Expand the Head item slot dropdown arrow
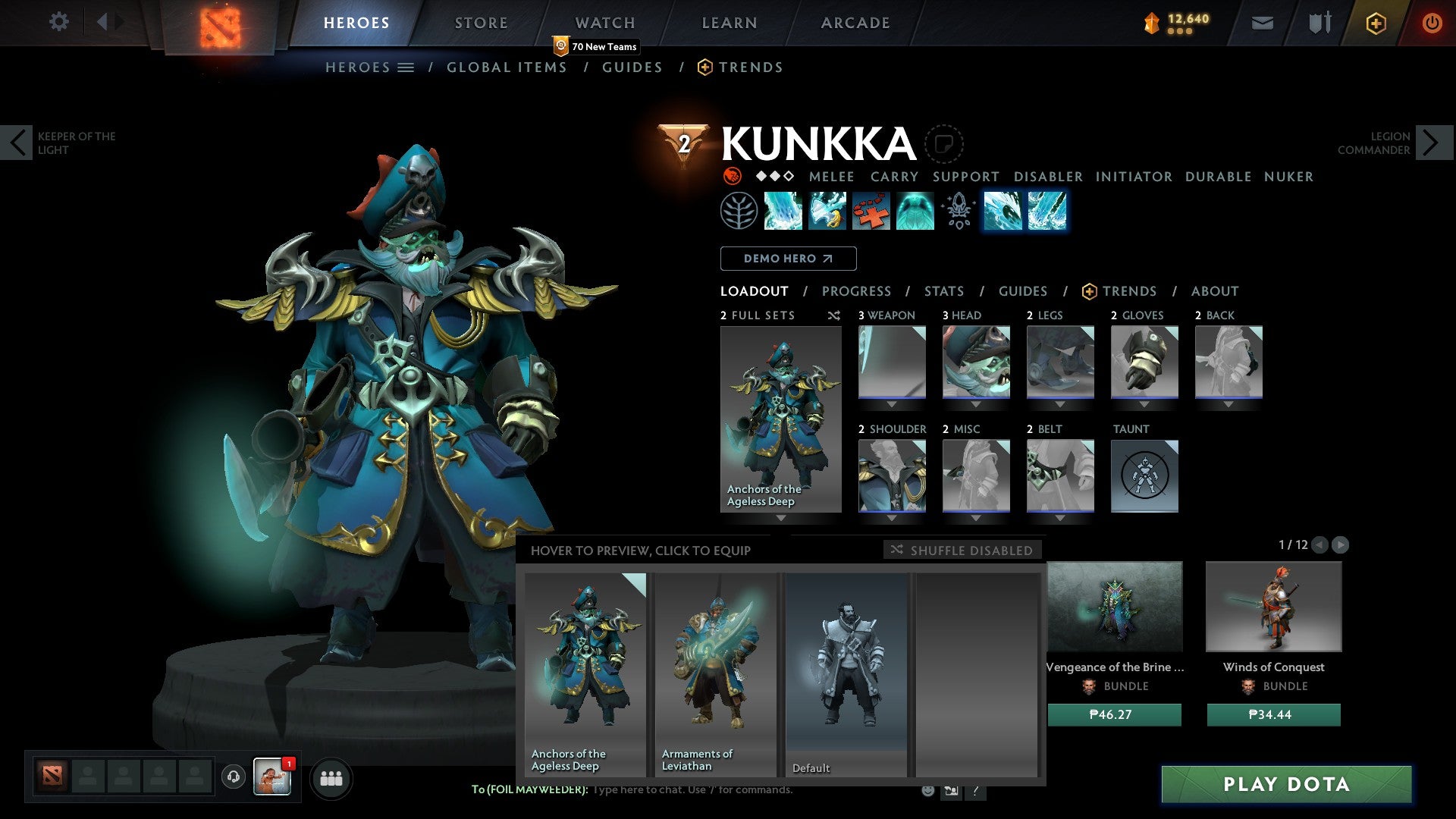The image size is (1456, 819). (x=976, y=404)
